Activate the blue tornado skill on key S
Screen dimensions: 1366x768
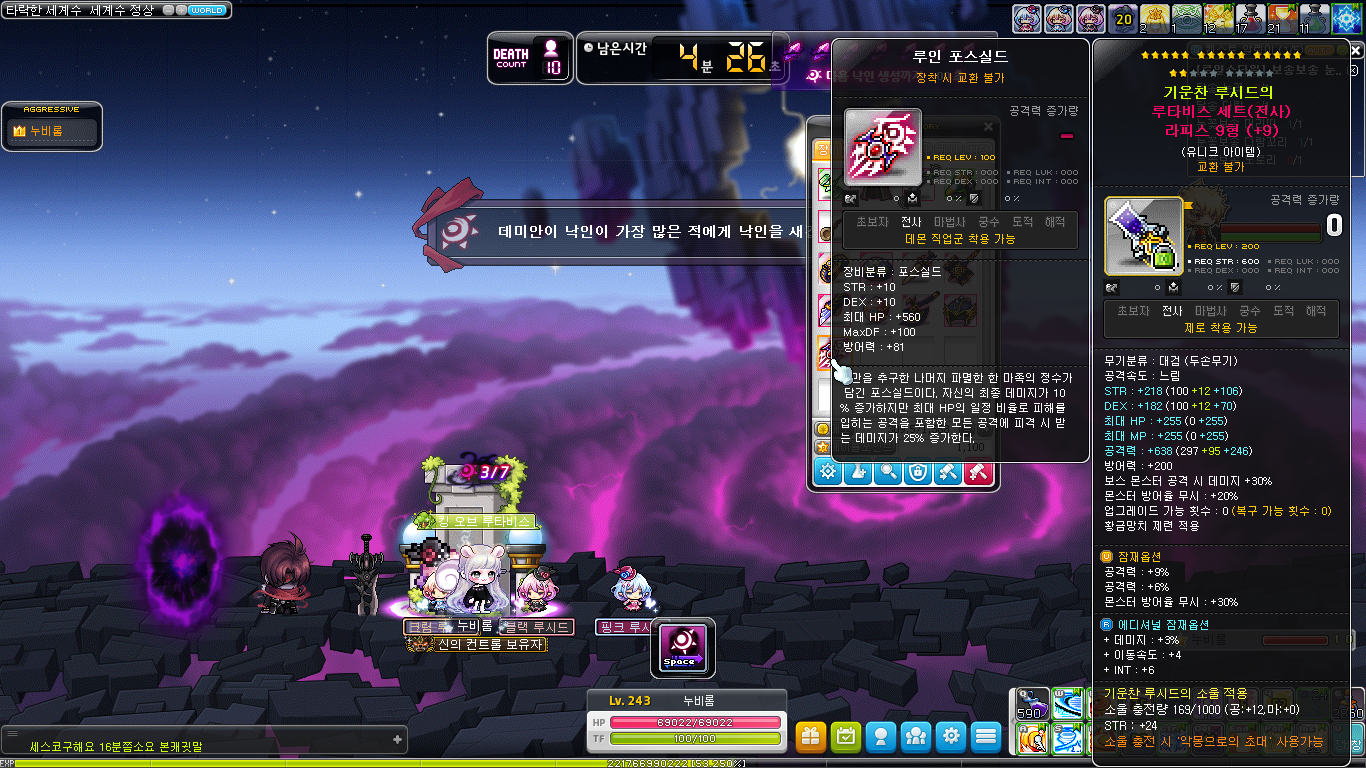1068,739
